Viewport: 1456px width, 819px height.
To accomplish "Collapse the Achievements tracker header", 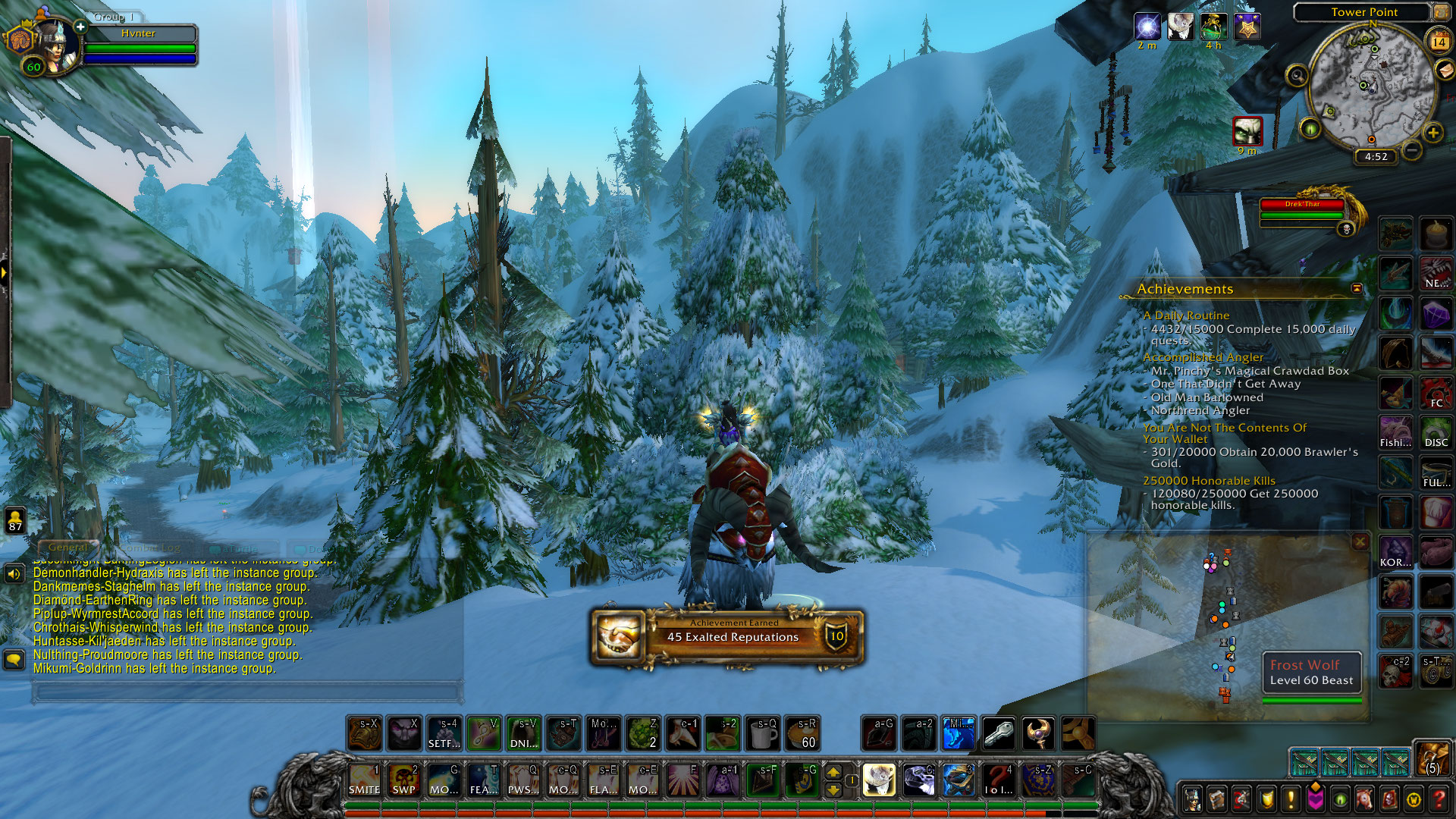I will [1357, 288].
